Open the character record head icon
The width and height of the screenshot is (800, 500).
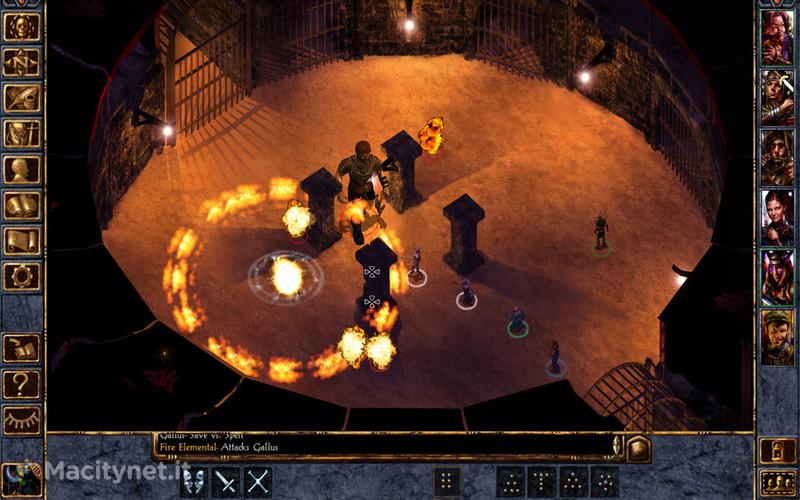pos(21,169)
